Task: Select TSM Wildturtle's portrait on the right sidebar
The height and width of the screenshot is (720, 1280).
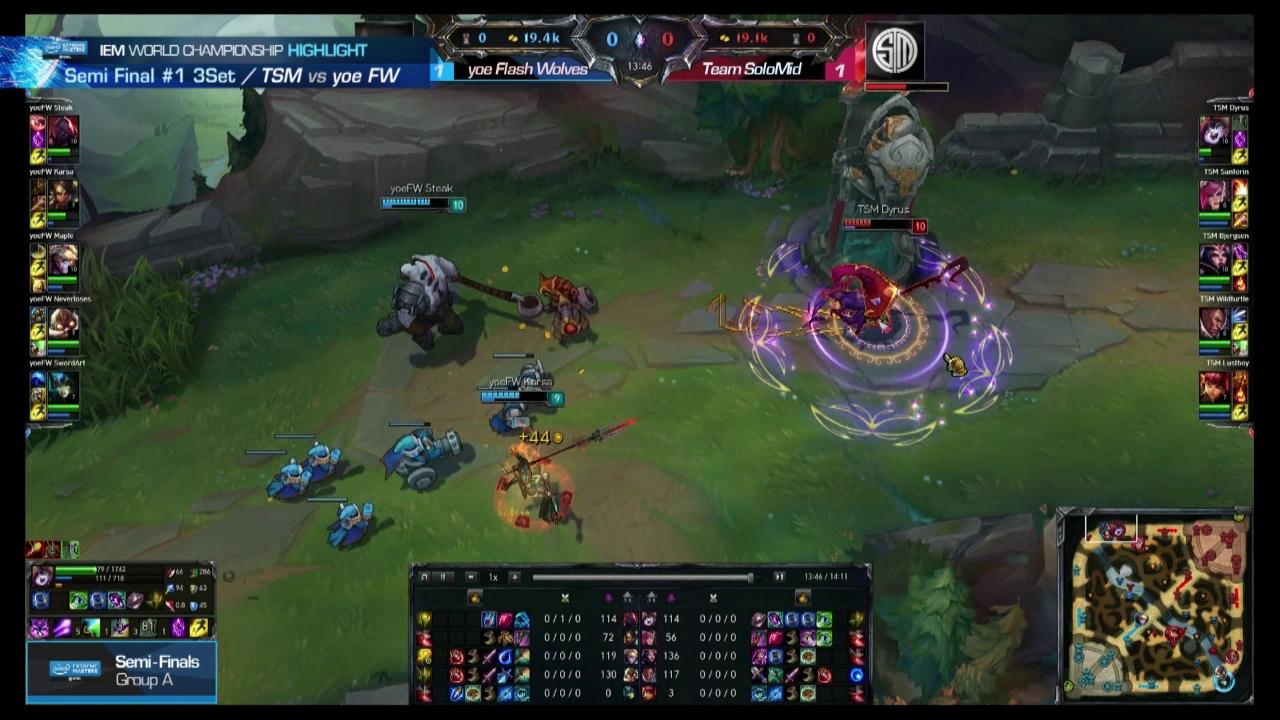Action: tap(1216, 324)
